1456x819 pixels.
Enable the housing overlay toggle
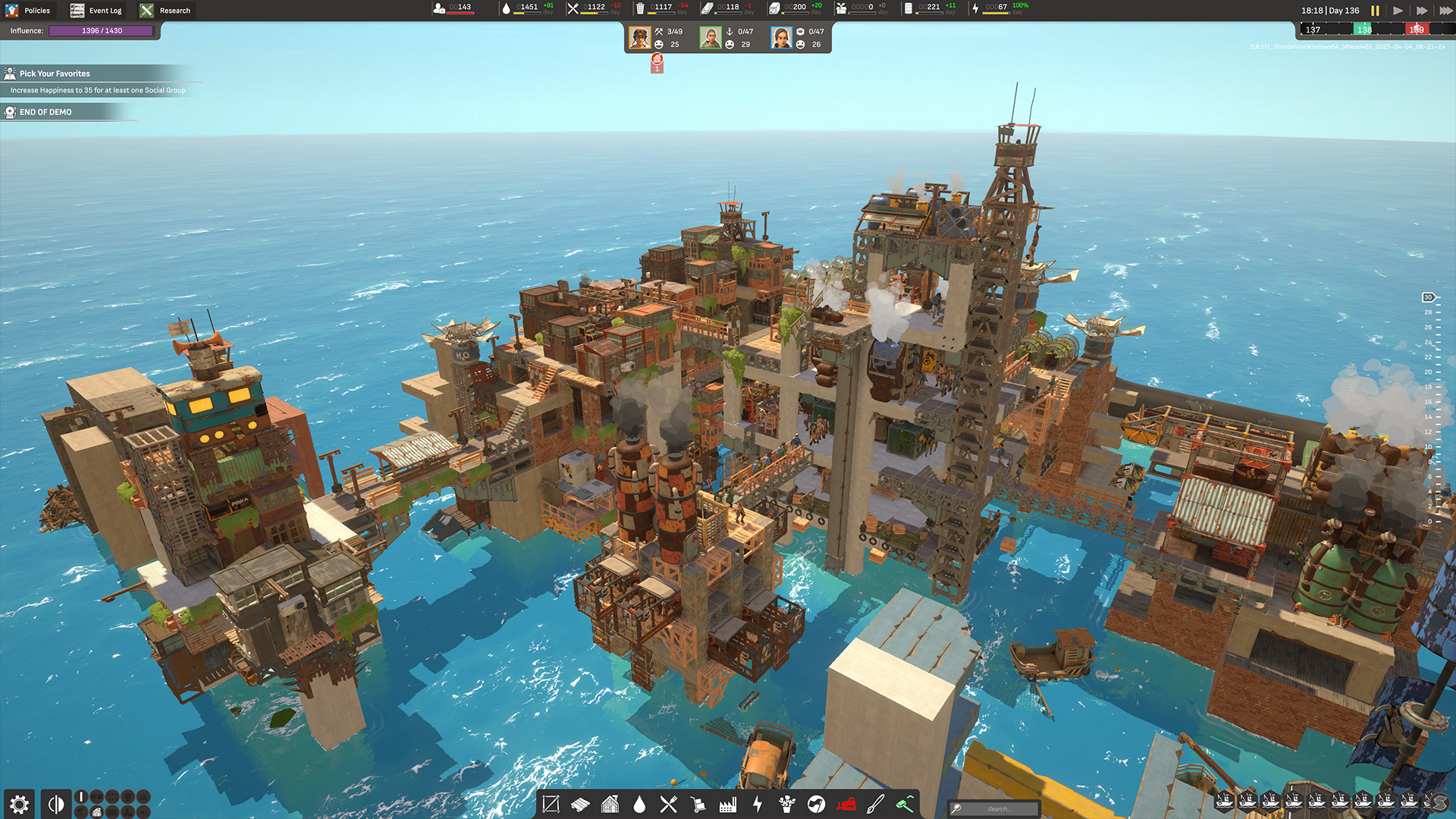(96, 812)
